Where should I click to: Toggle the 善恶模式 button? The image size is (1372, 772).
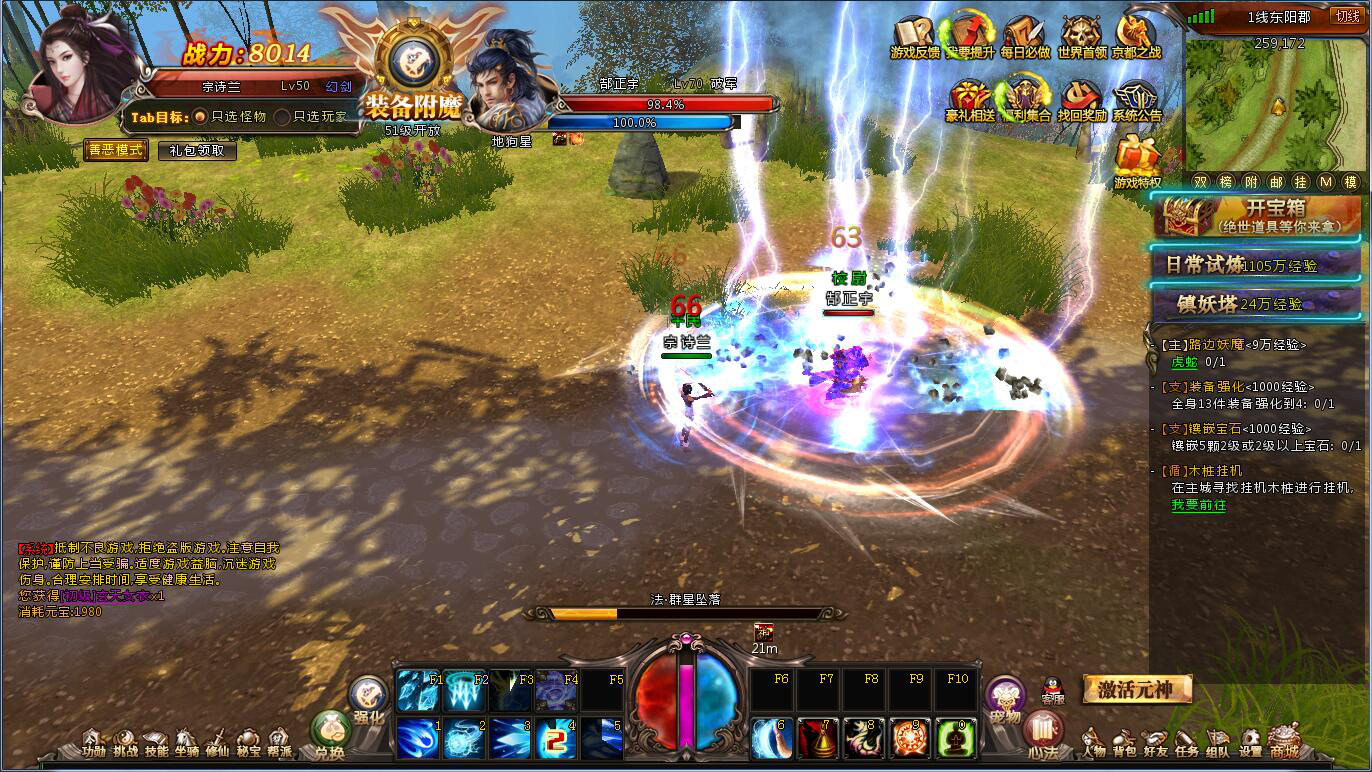(116, 150)
